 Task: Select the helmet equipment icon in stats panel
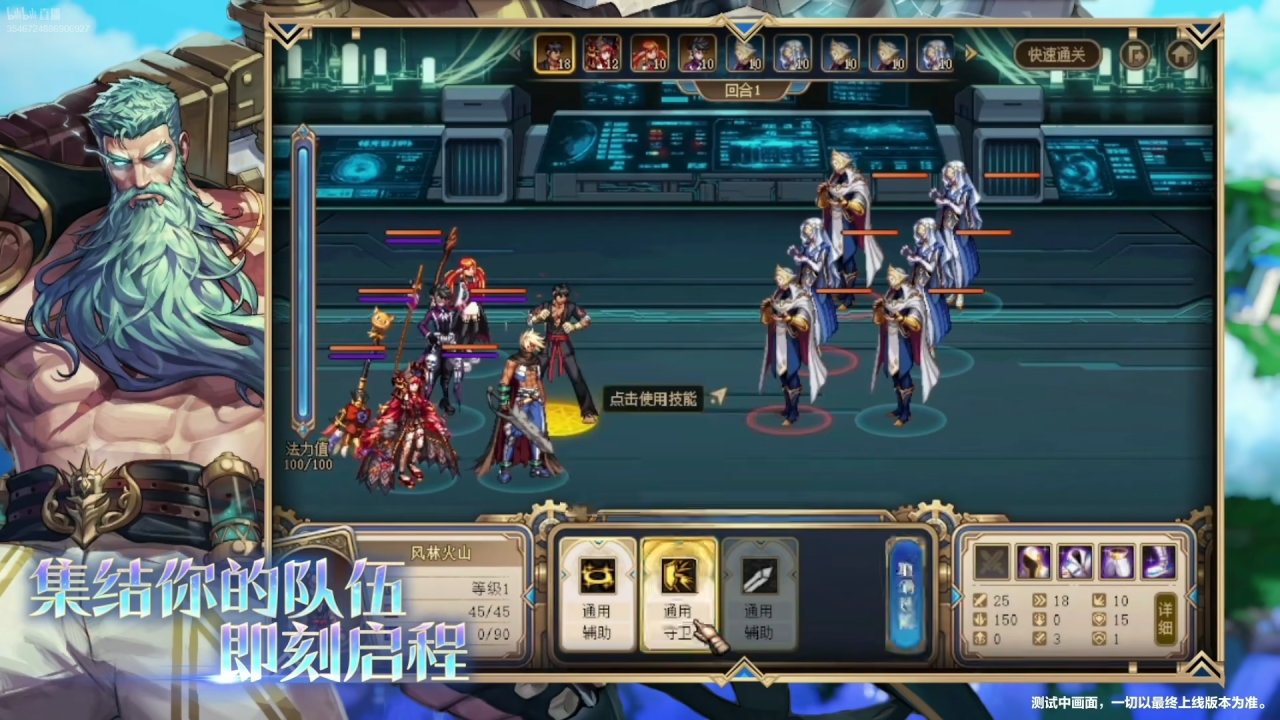1032,560
